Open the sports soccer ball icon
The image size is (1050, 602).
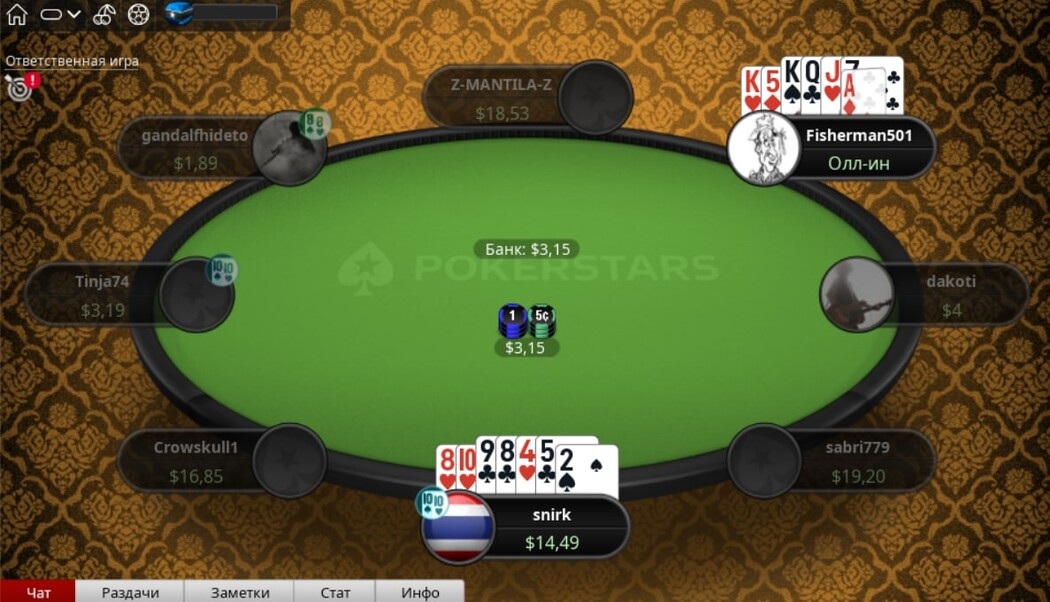click(139, 14)
